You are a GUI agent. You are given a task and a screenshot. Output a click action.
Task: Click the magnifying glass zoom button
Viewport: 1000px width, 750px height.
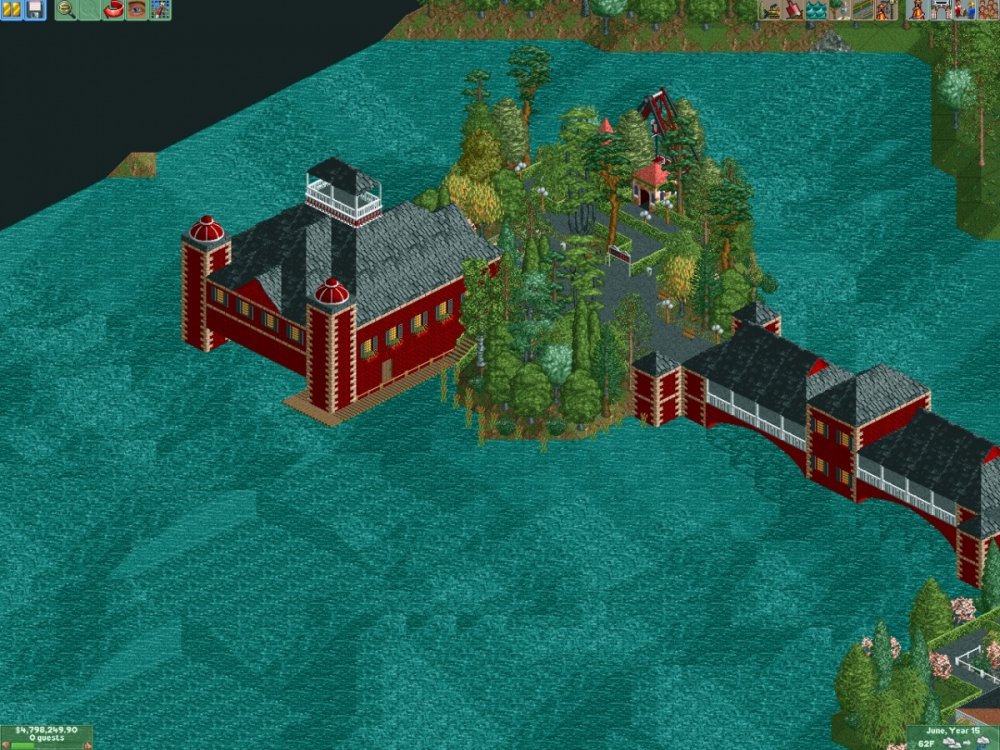(66, 10)
